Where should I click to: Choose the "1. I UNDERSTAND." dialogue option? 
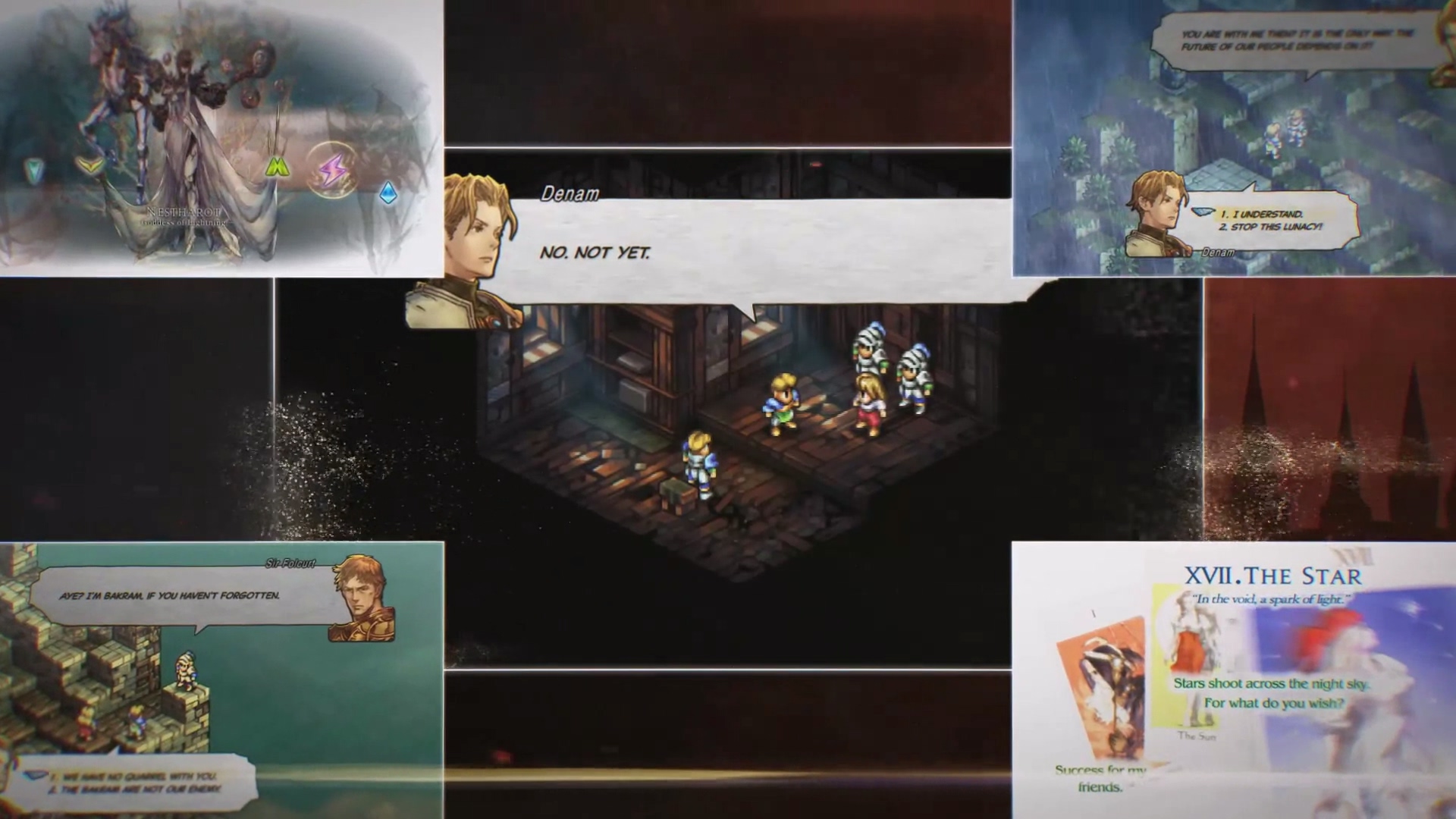(1263, 214)
